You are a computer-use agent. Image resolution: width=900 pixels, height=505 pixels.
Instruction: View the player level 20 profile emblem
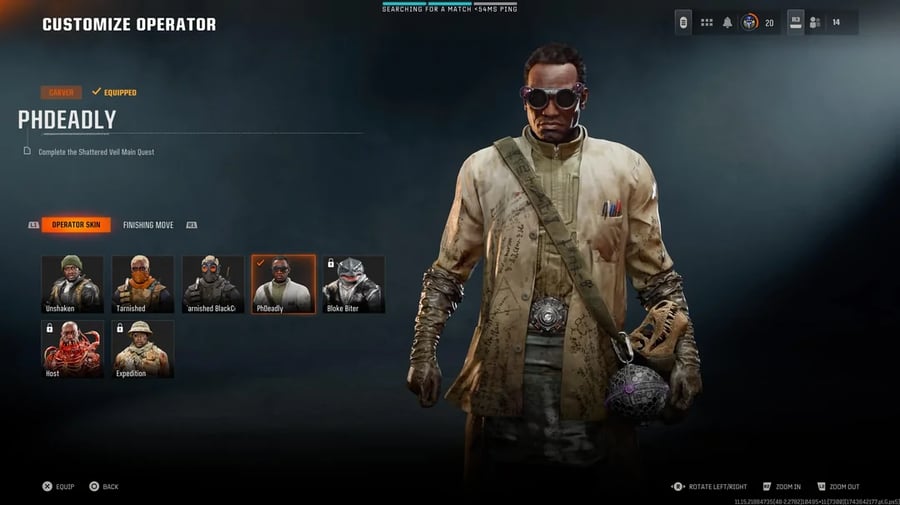click(749, 22)
